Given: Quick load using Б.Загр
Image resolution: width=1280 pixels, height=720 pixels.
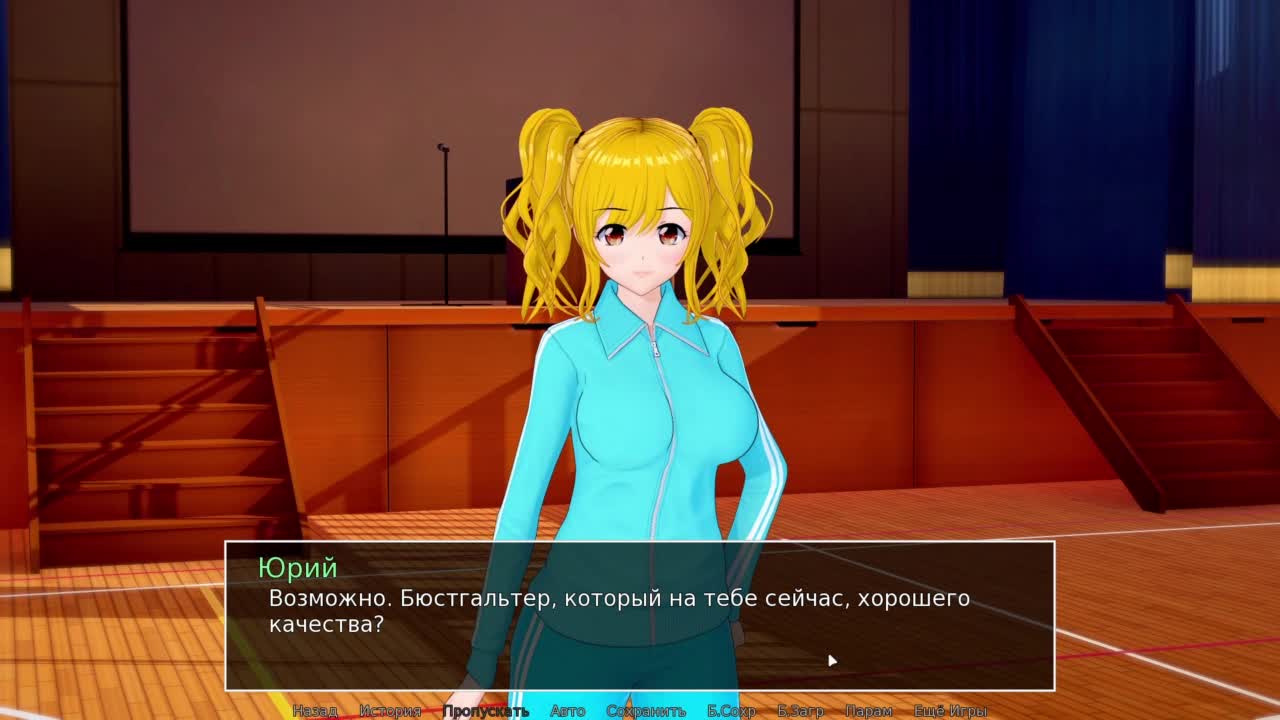Looking at the screenshot, I should pos(800,711).
